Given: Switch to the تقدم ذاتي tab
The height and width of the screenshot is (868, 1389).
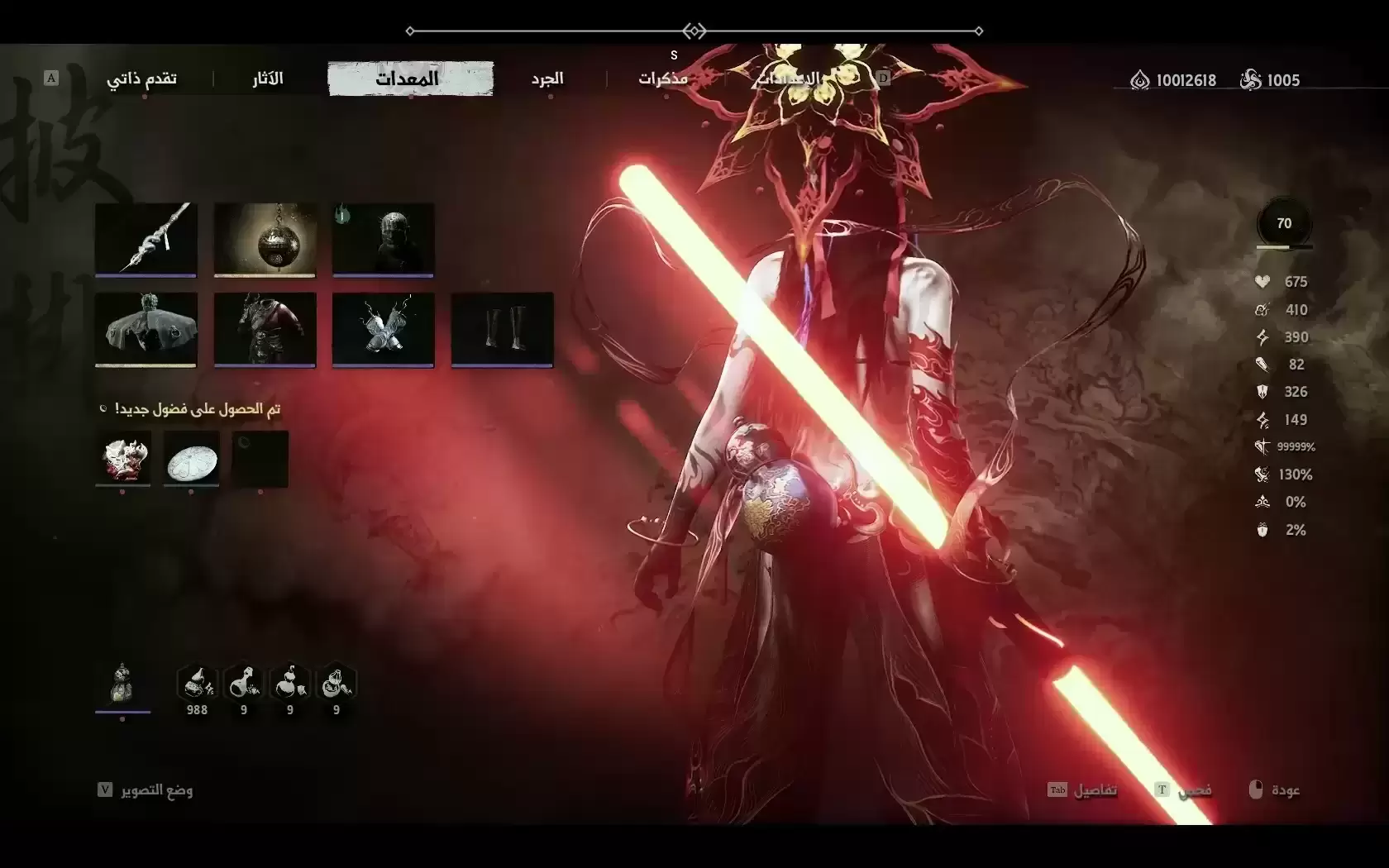Looking at the screenshot, I should tap(141, 79).
